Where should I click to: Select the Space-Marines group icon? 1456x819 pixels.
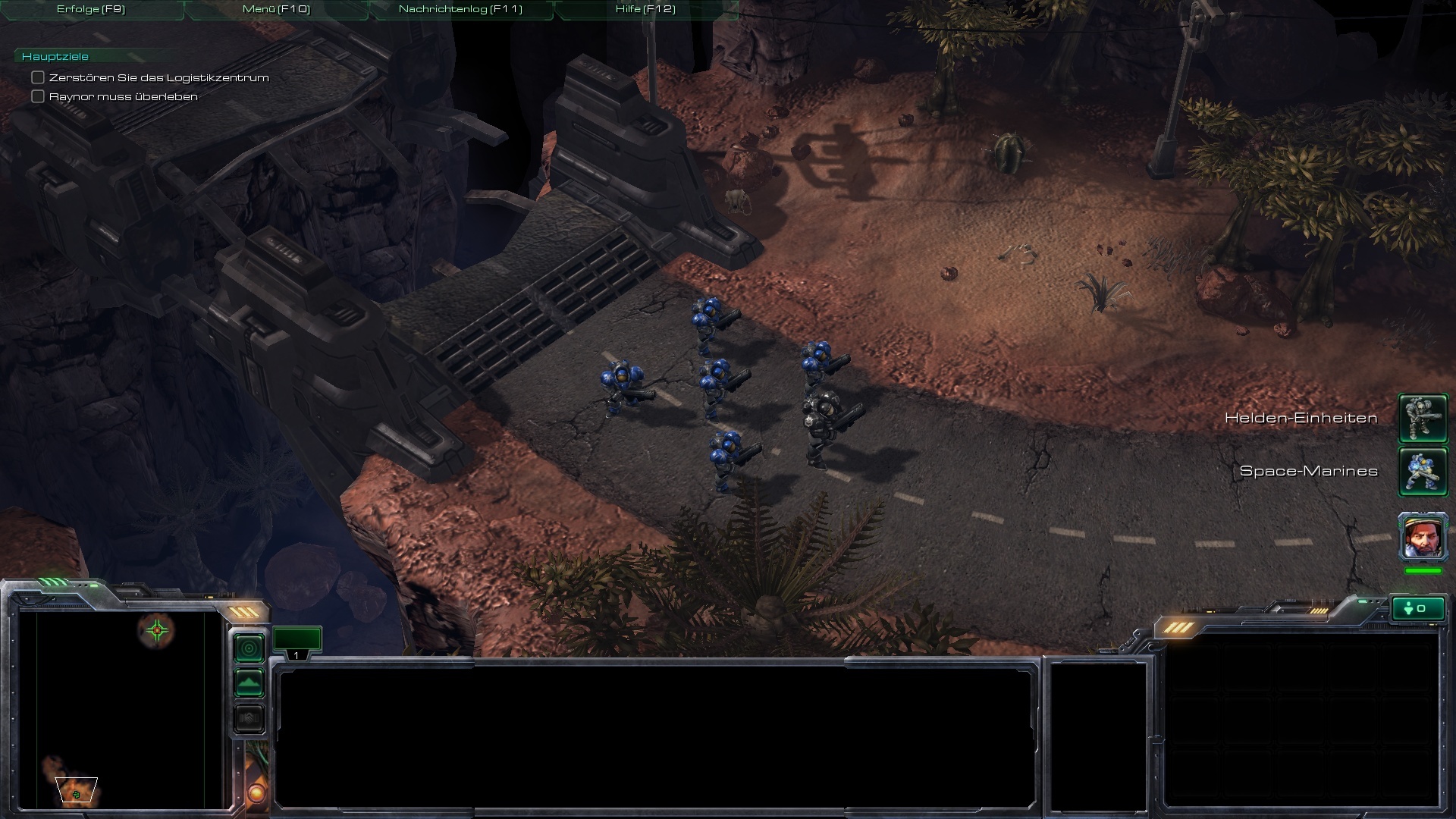1423,471
